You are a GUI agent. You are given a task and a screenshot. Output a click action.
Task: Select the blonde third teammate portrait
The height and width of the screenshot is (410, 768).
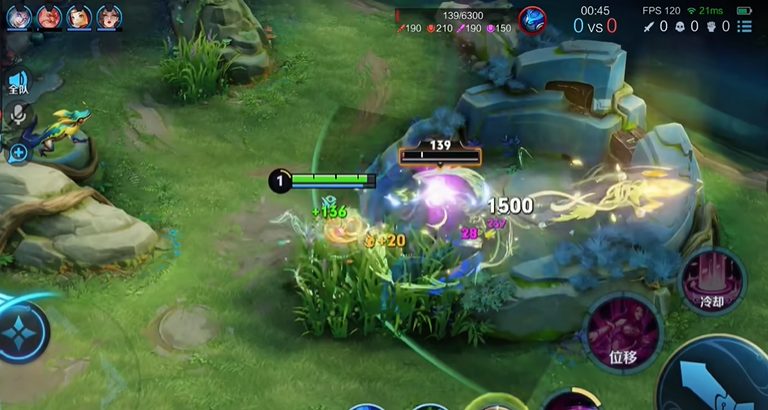click(79, 17)
